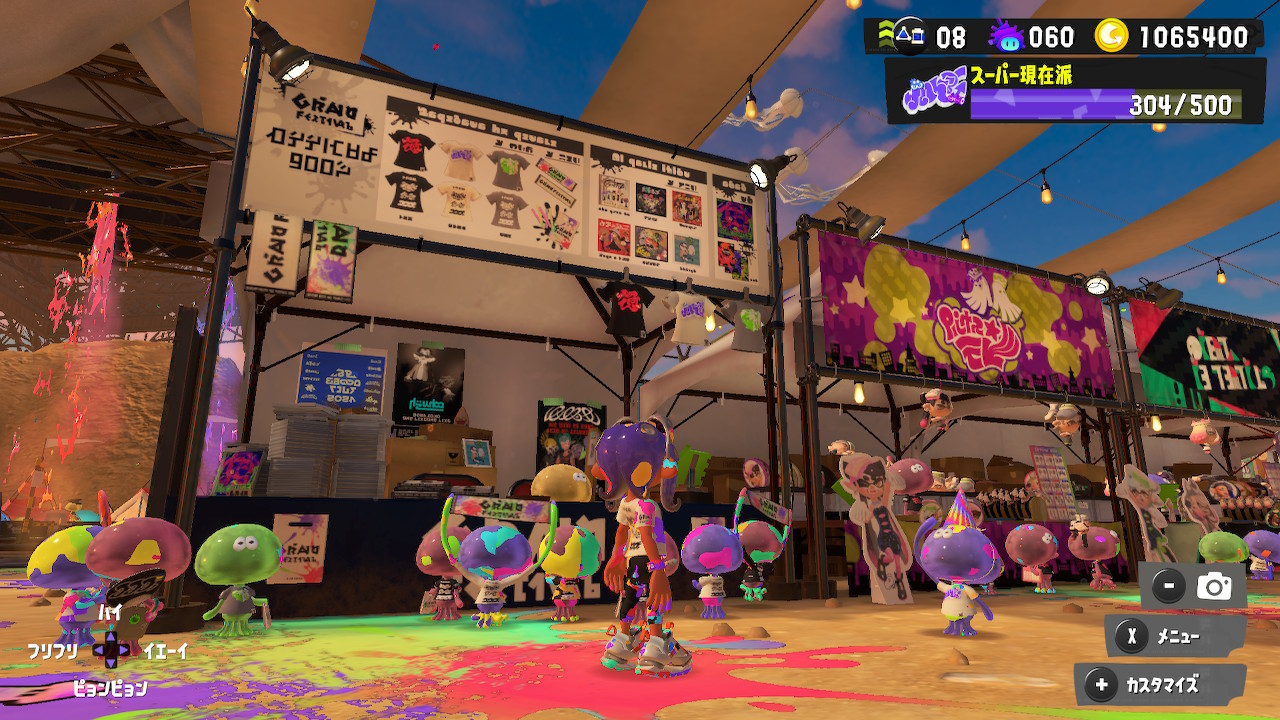Choose the ハイ emote label
Viewport: 1280px width, 720px height.
[110, 611]
